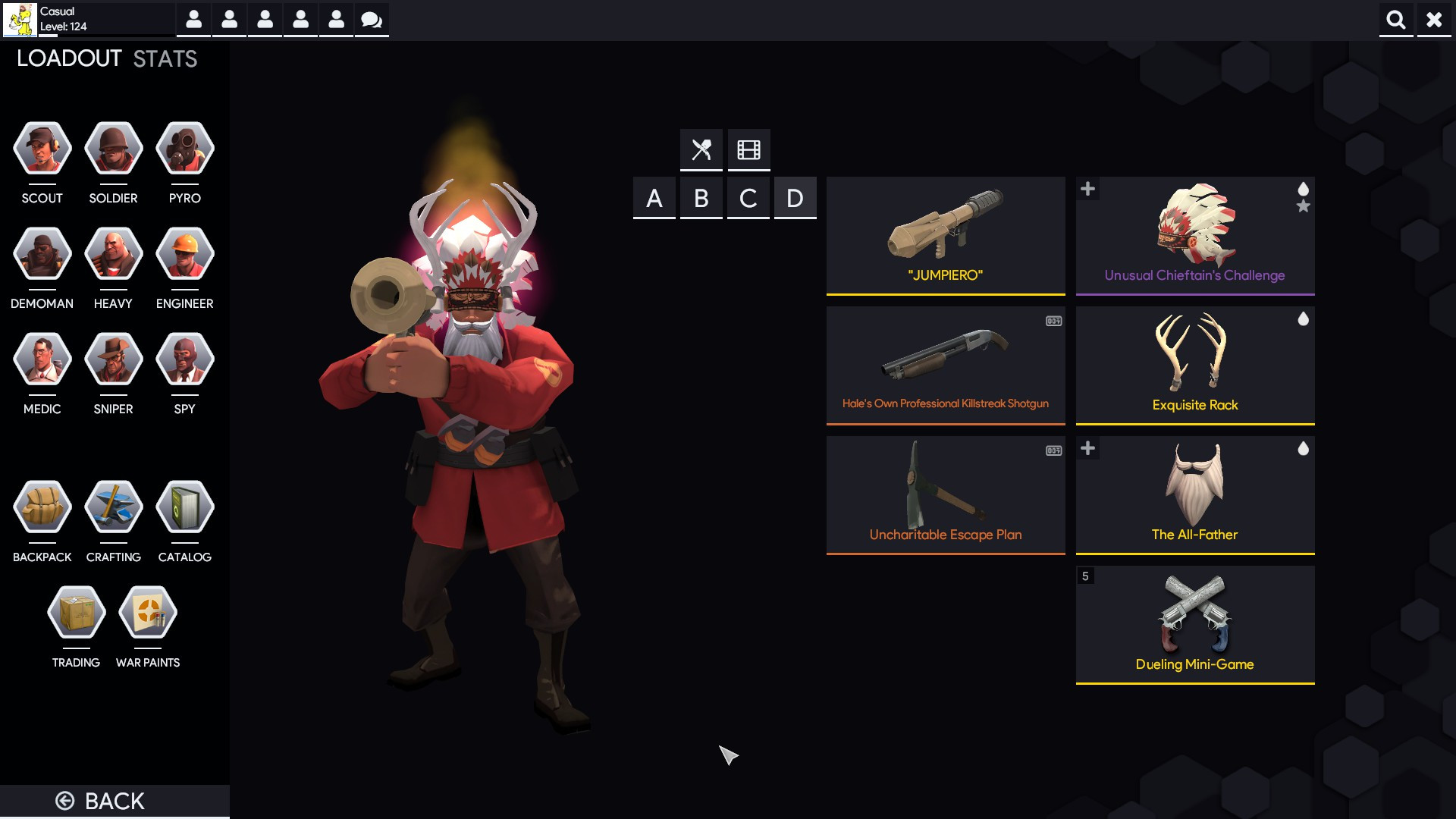The image size is (1456, 819).
Task: Click the crossed weapons loadout icon
Action: [701, 149]
